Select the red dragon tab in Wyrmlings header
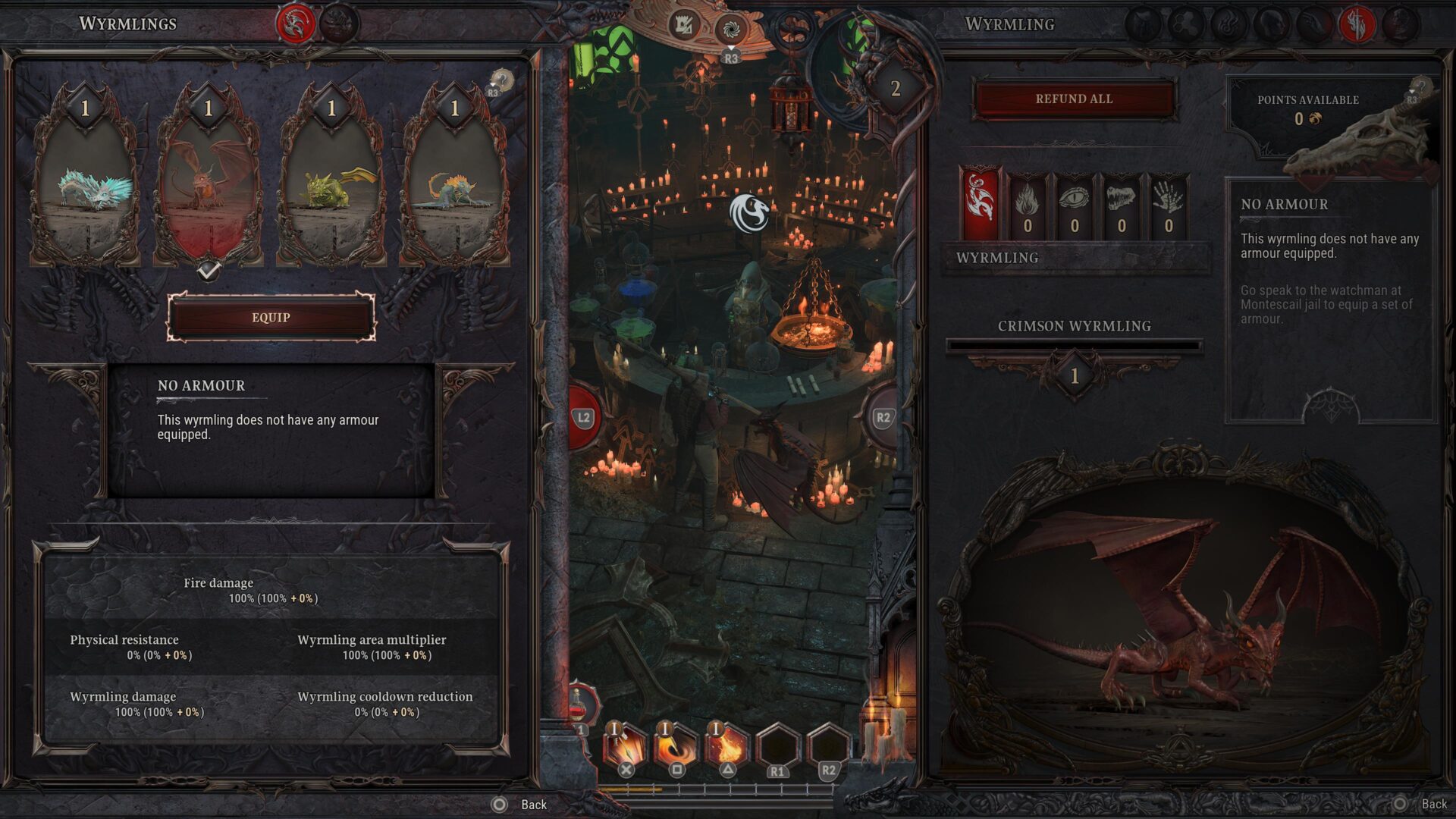Image resolution: width=1456 pixels, height=819 pixels. pyautogui.click(x=296, y=24)
